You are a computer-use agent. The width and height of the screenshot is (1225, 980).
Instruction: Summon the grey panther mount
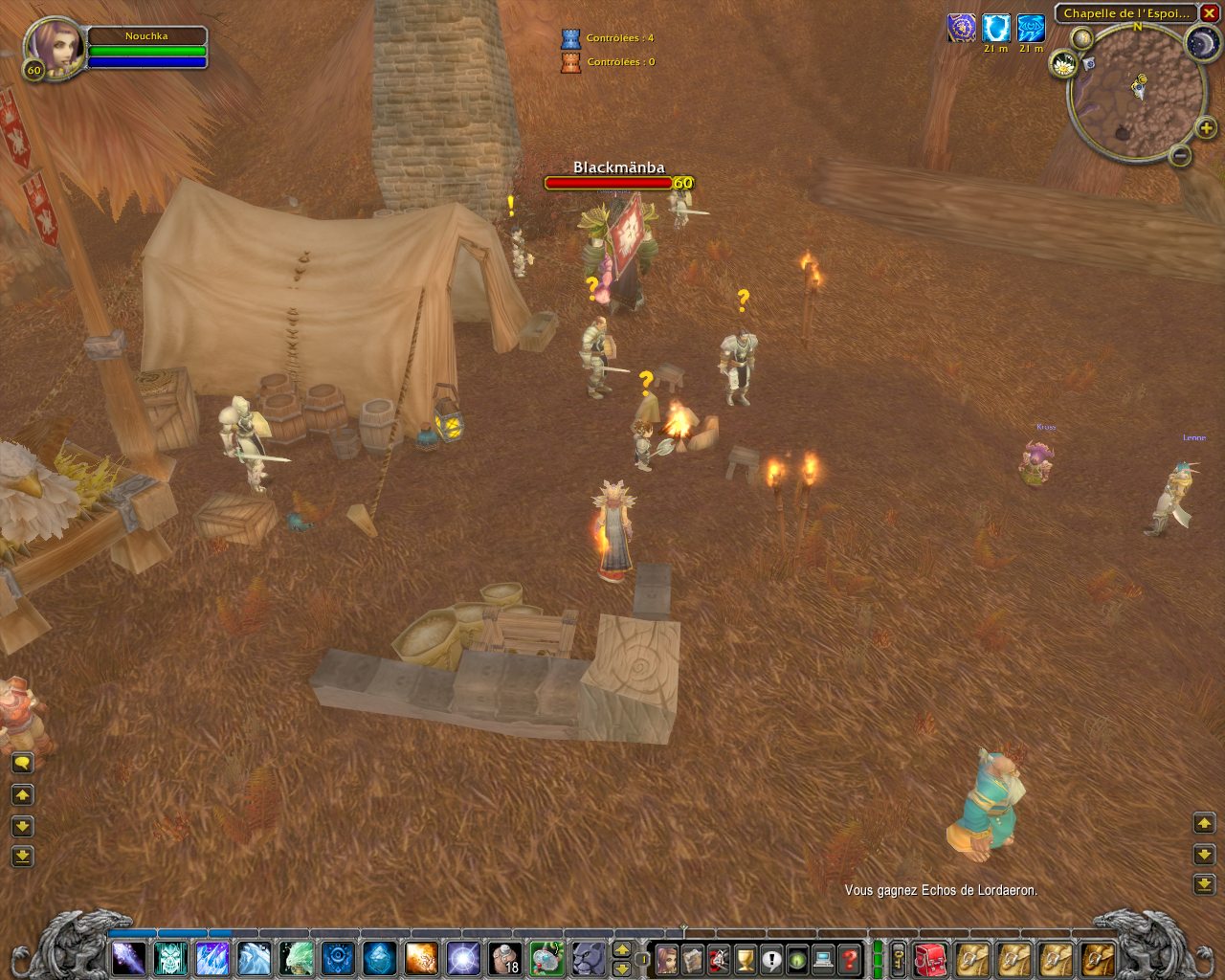pyautogui.click(x=589, y=958)
